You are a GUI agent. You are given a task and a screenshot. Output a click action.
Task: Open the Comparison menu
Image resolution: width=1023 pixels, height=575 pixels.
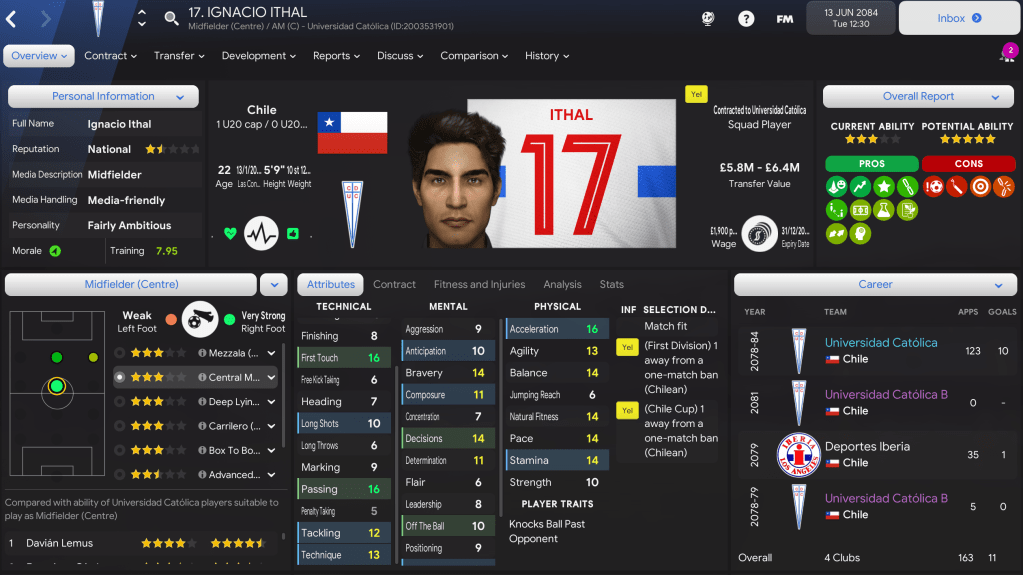[475, 56]
